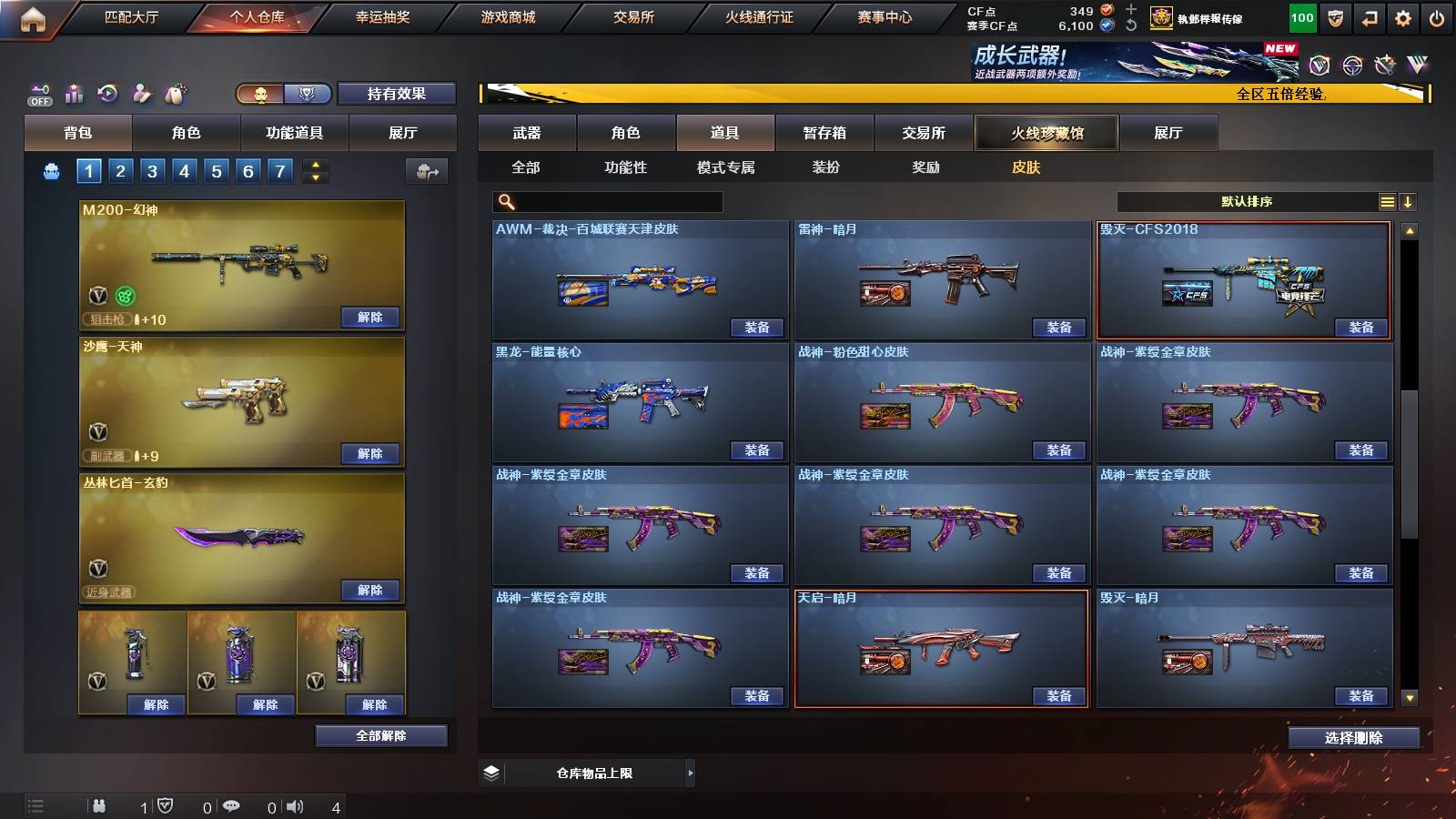This screenshot has height=819, width=1456.
Task: Toggle list view layout beside default sort
Action: (x=1387, y=201)
